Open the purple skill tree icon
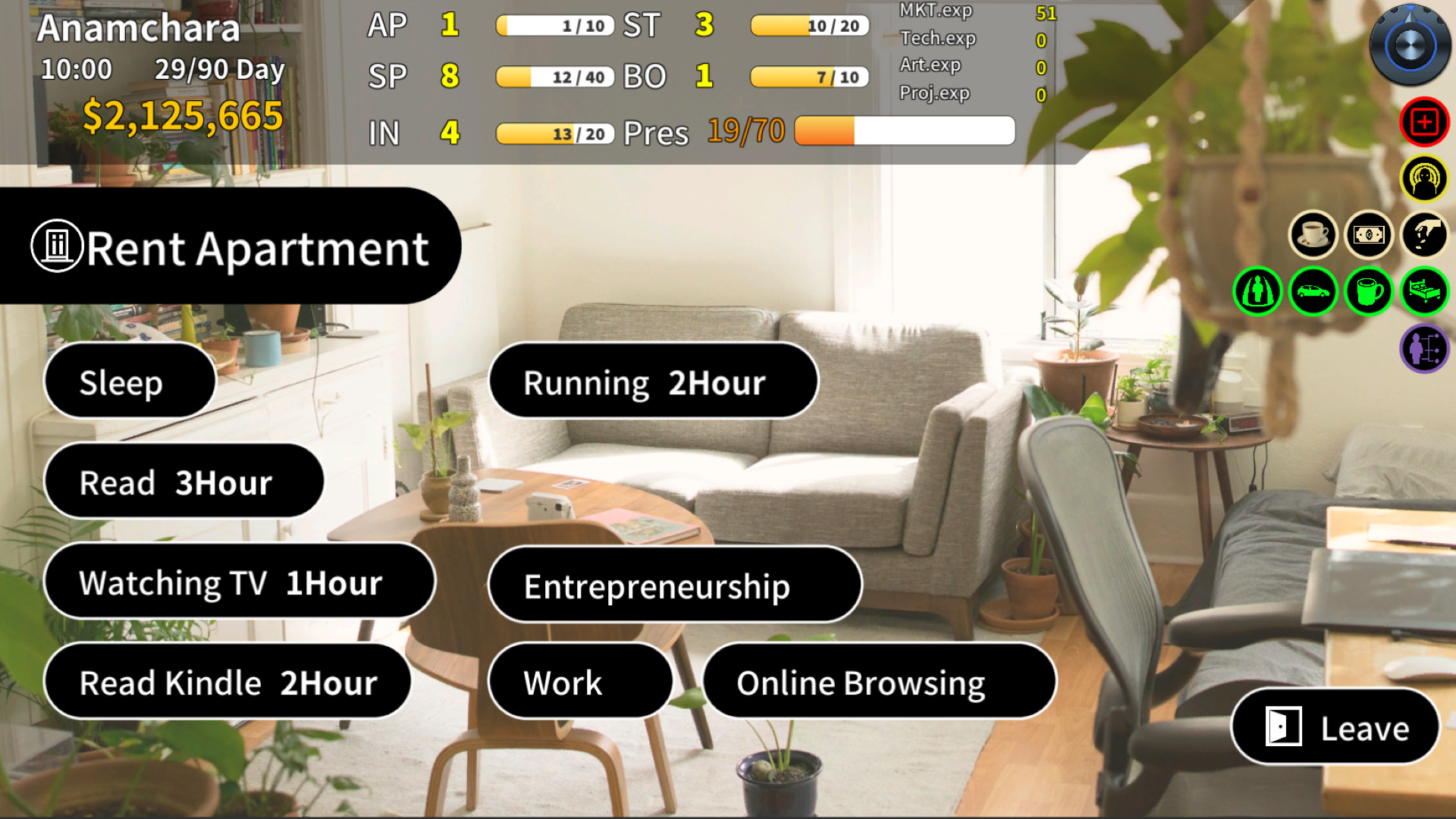 point(1424,348)
